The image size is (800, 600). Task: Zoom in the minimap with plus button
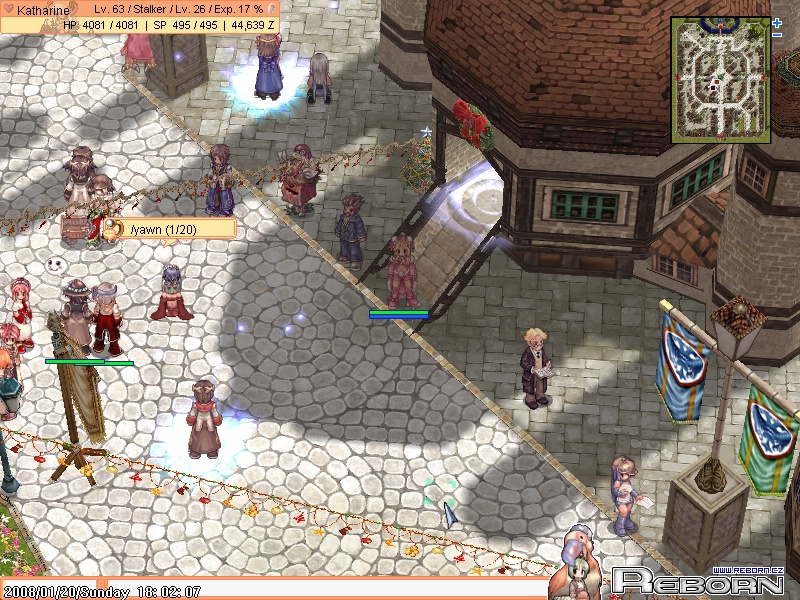click(x=777, y=21)
